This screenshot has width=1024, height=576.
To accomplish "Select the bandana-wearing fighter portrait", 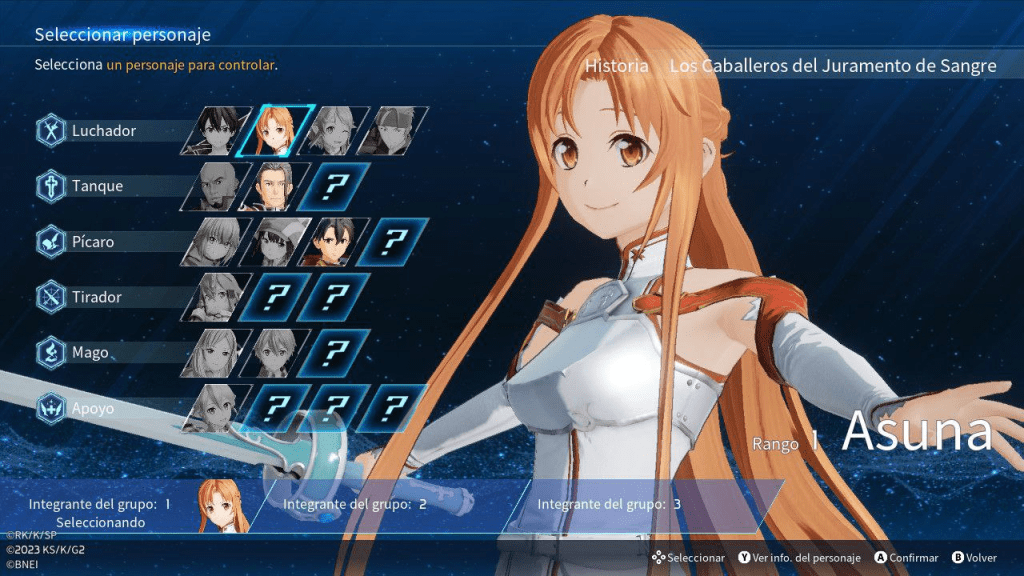I will pyautogui.click(x=393, y=130).
